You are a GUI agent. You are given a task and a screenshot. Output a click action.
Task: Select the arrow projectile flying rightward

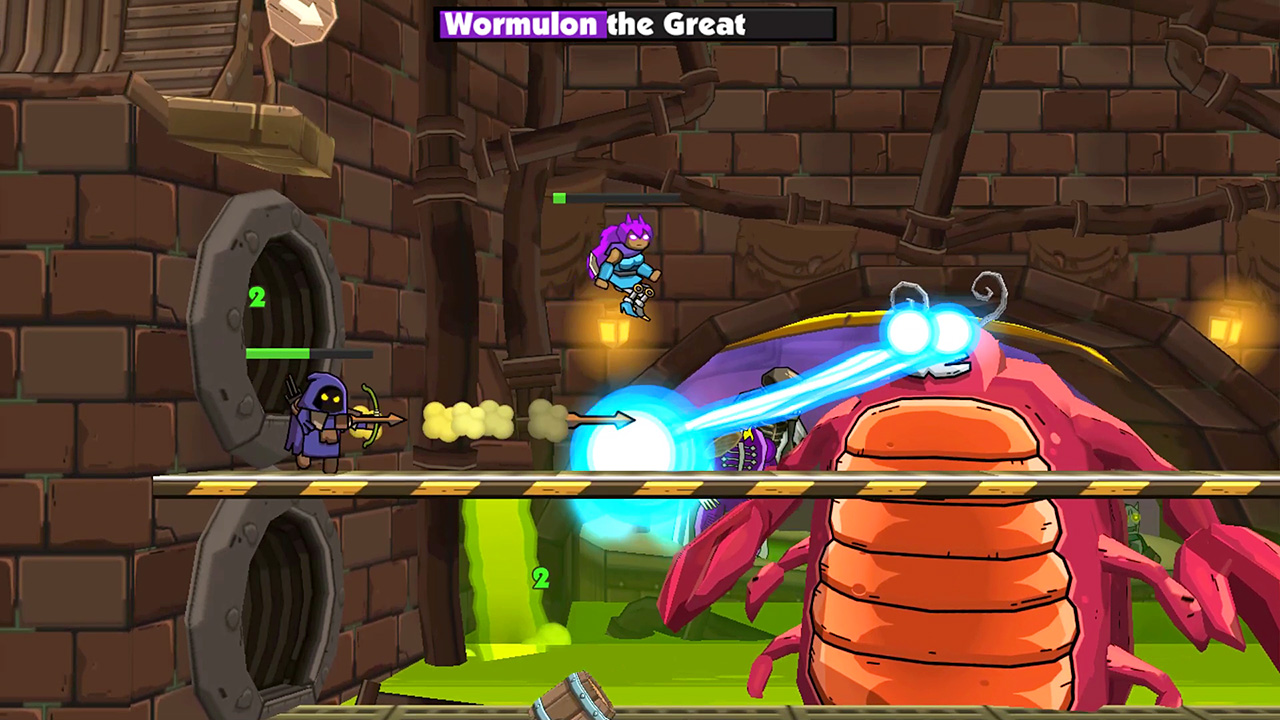(600, 420)
